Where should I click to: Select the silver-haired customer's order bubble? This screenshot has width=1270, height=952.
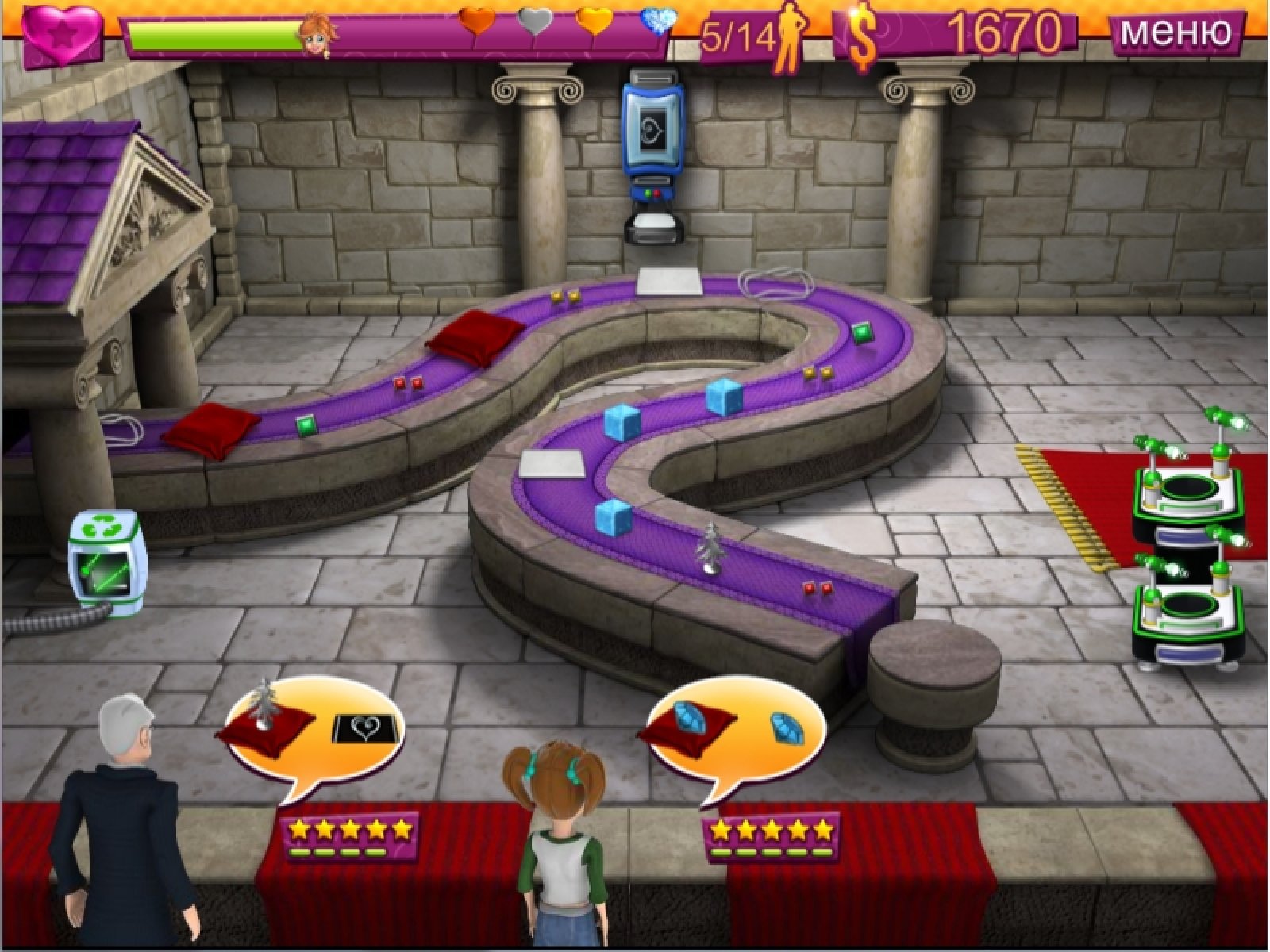coord(313,731)
